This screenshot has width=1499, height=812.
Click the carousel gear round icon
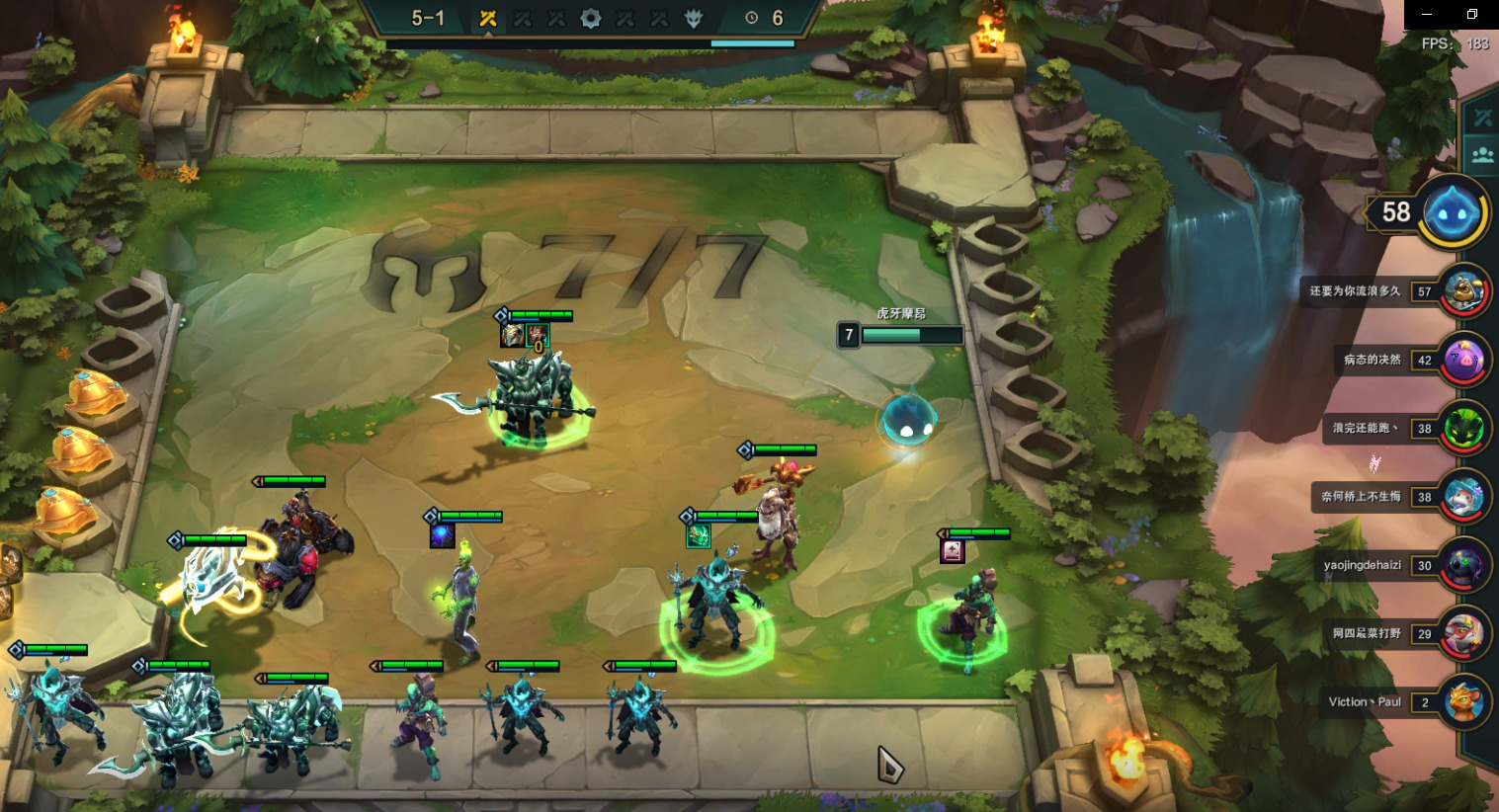pyautogui.click(x=590, y=18)
